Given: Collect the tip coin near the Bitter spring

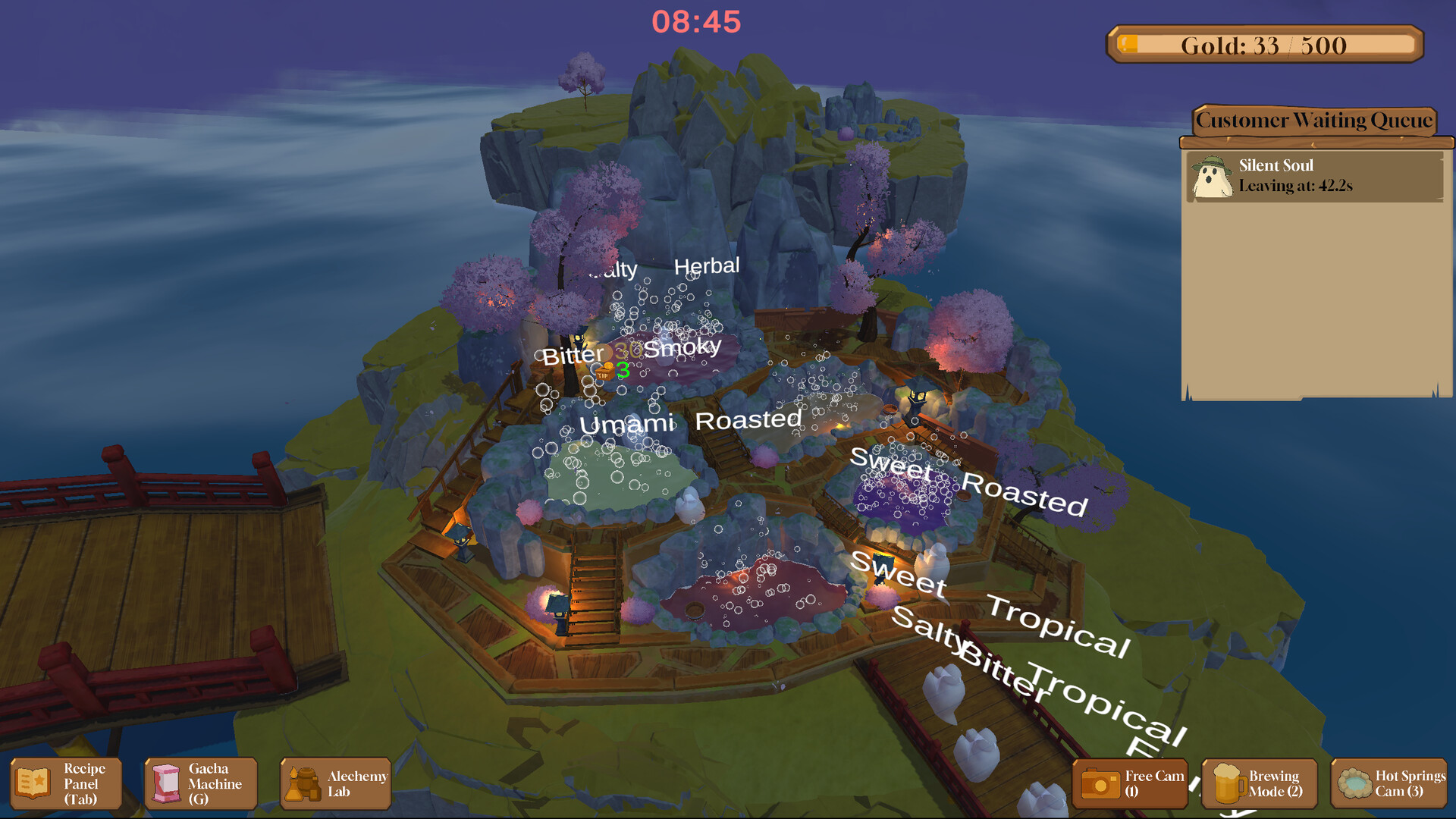Looking at the screenshot, I should click(x=607, y=364).
